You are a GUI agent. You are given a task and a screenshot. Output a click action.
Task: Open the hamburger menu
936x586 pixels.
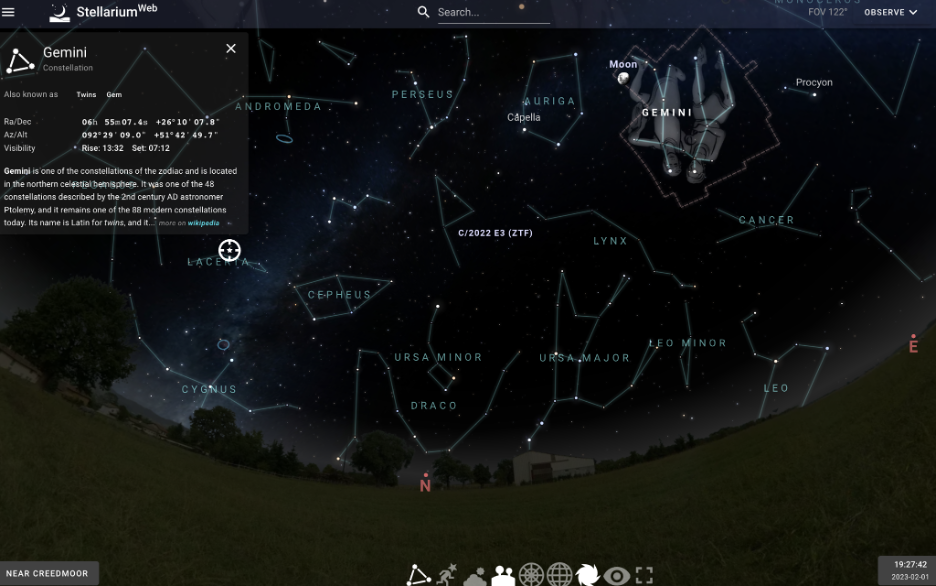click(x=9, y=12)
